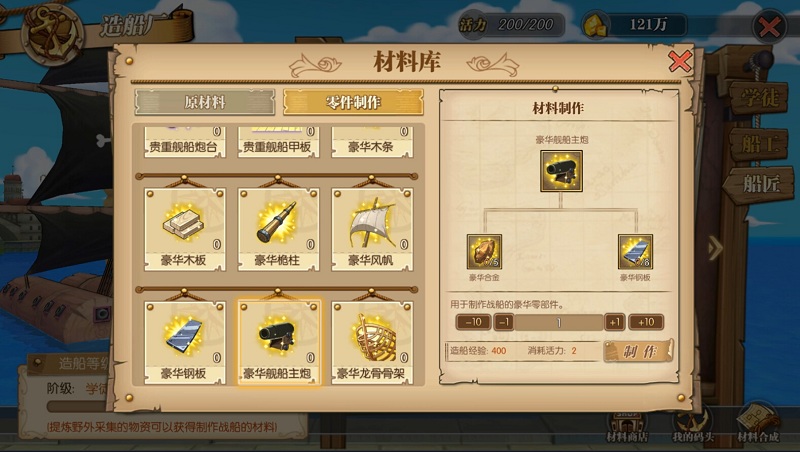Increase craft quantity by 10

[x=646, y=322]
